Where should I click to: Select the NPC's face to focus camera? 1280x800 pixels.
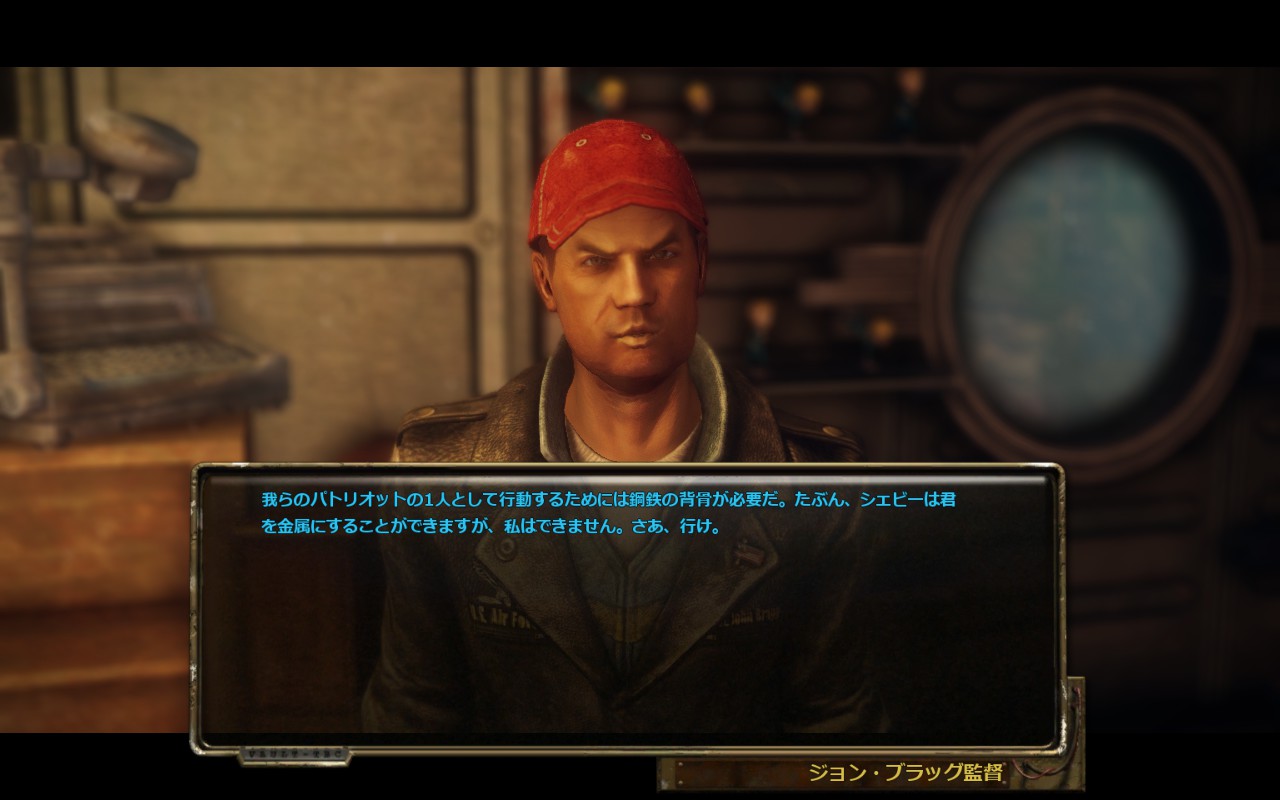tap(620, 300)
